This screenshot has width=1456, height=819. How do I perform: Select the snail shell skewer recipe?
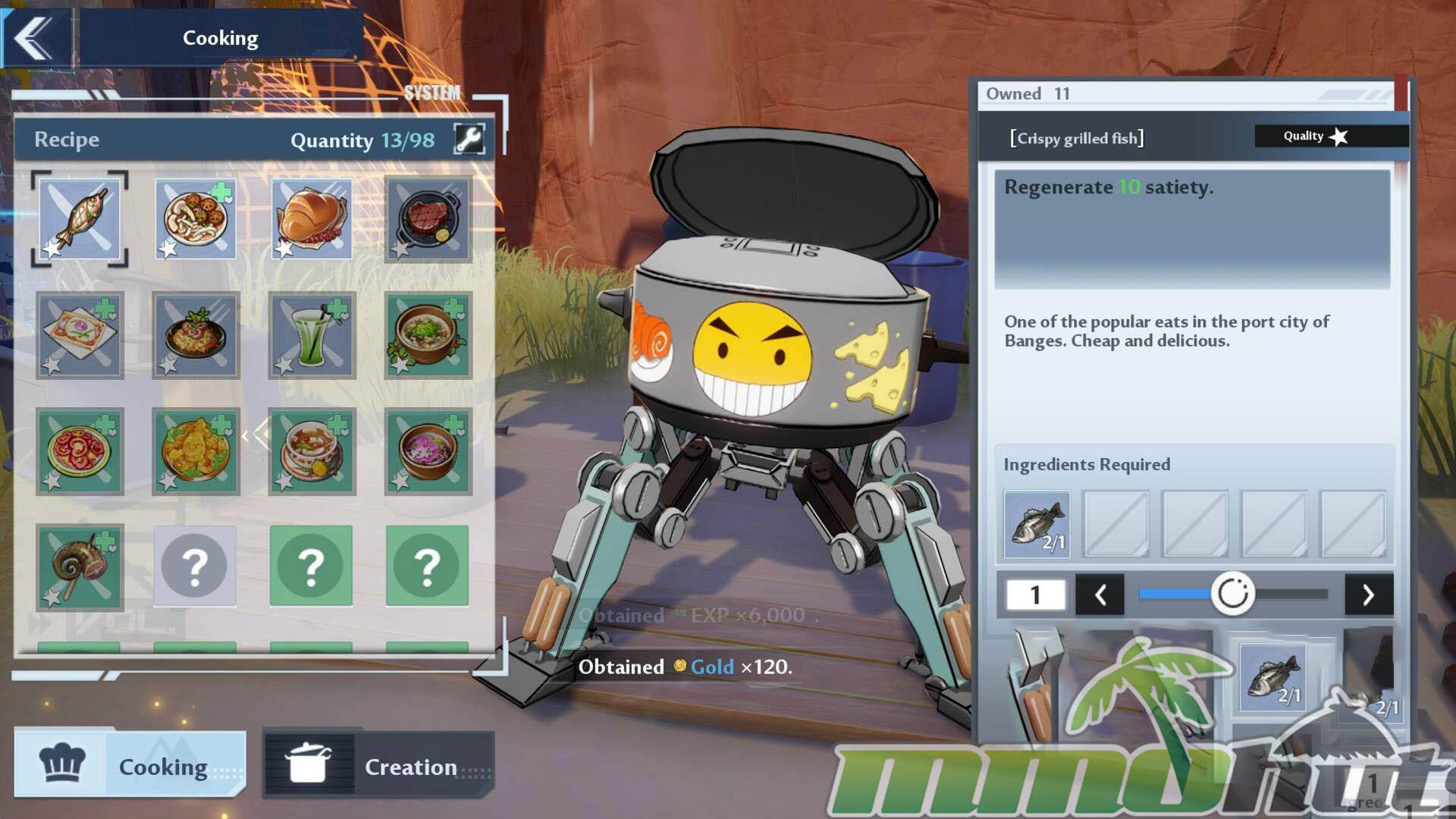[x=80, y=567]
